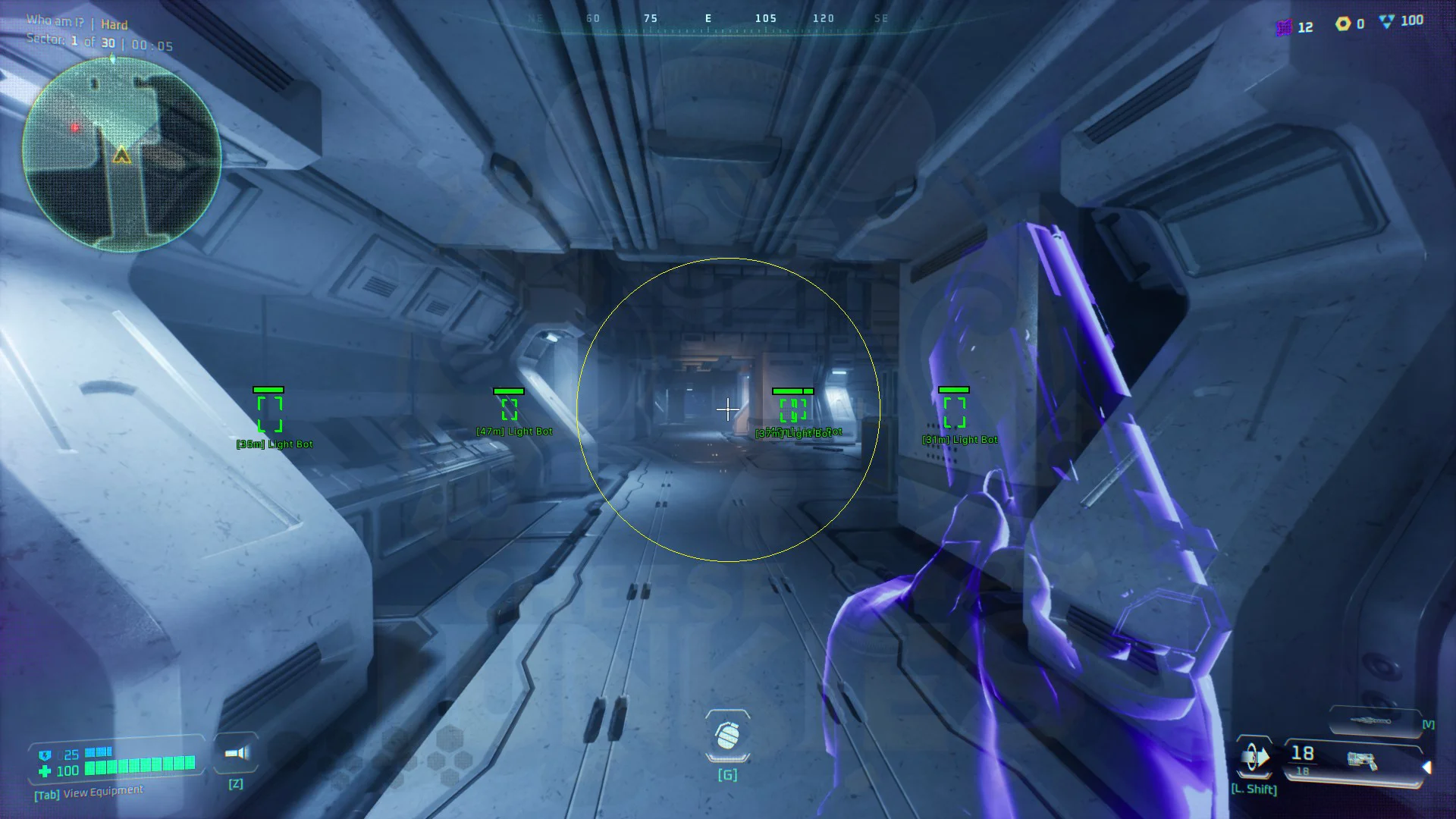Click the yellow hexagon resource counter showing 0

click(1341, 24)
